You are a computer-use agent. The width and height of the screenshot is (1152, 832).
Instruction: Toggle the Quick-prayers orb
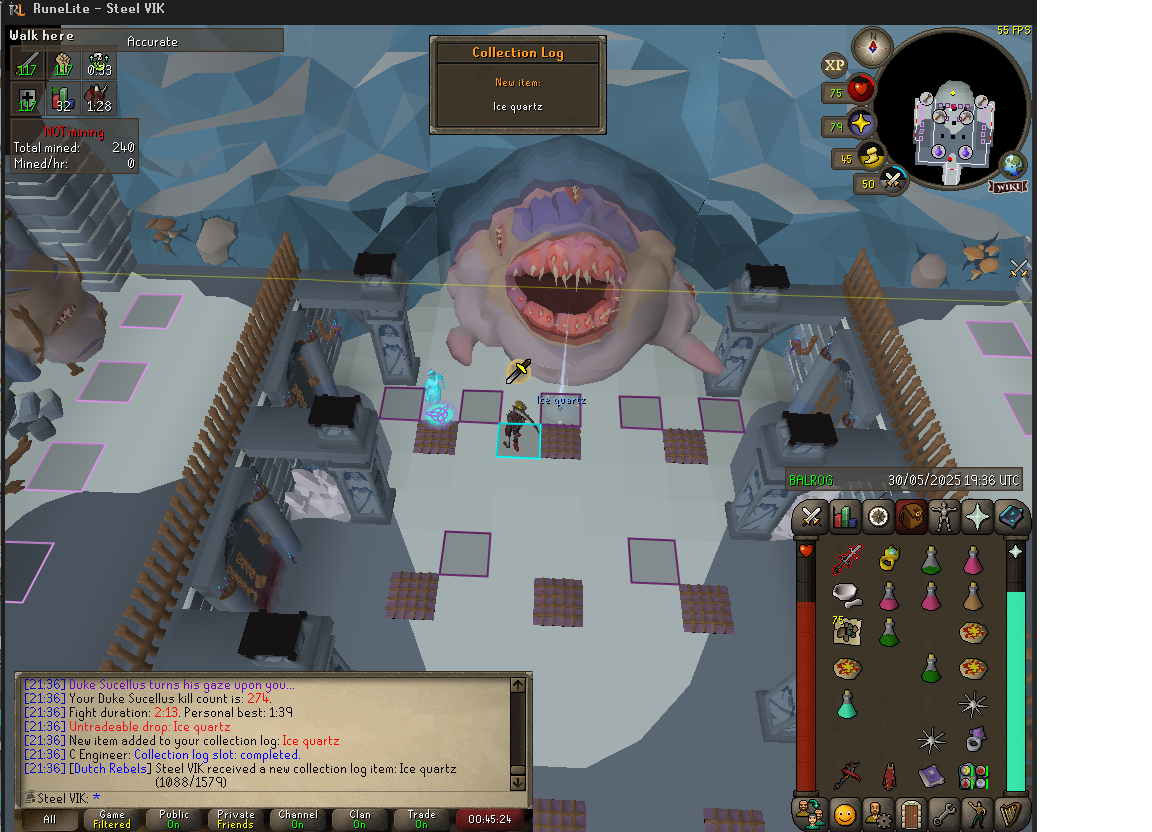coord(860,125)
